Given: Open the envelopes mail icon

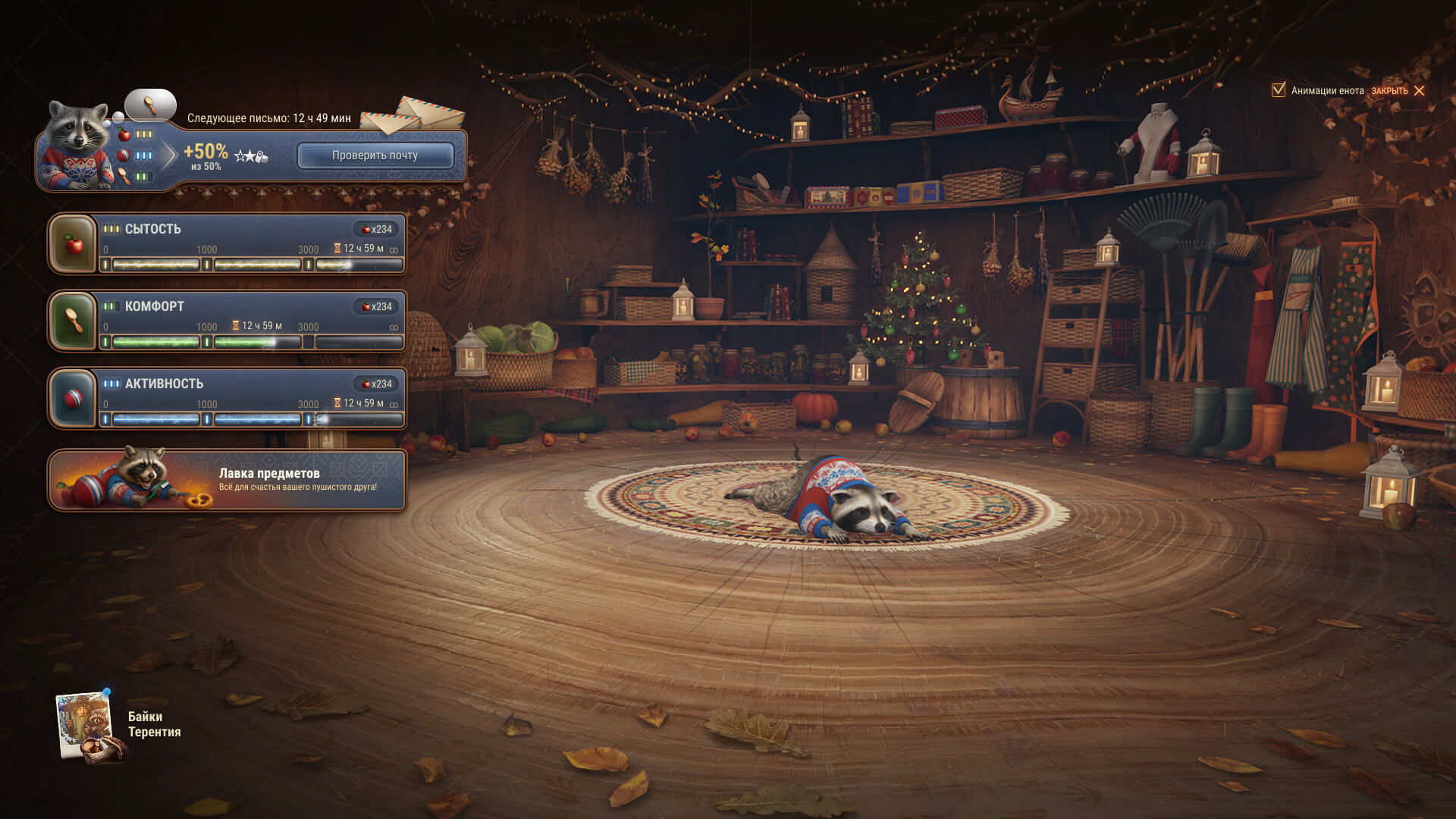Looking at the screenshot, I should point(413,115).
